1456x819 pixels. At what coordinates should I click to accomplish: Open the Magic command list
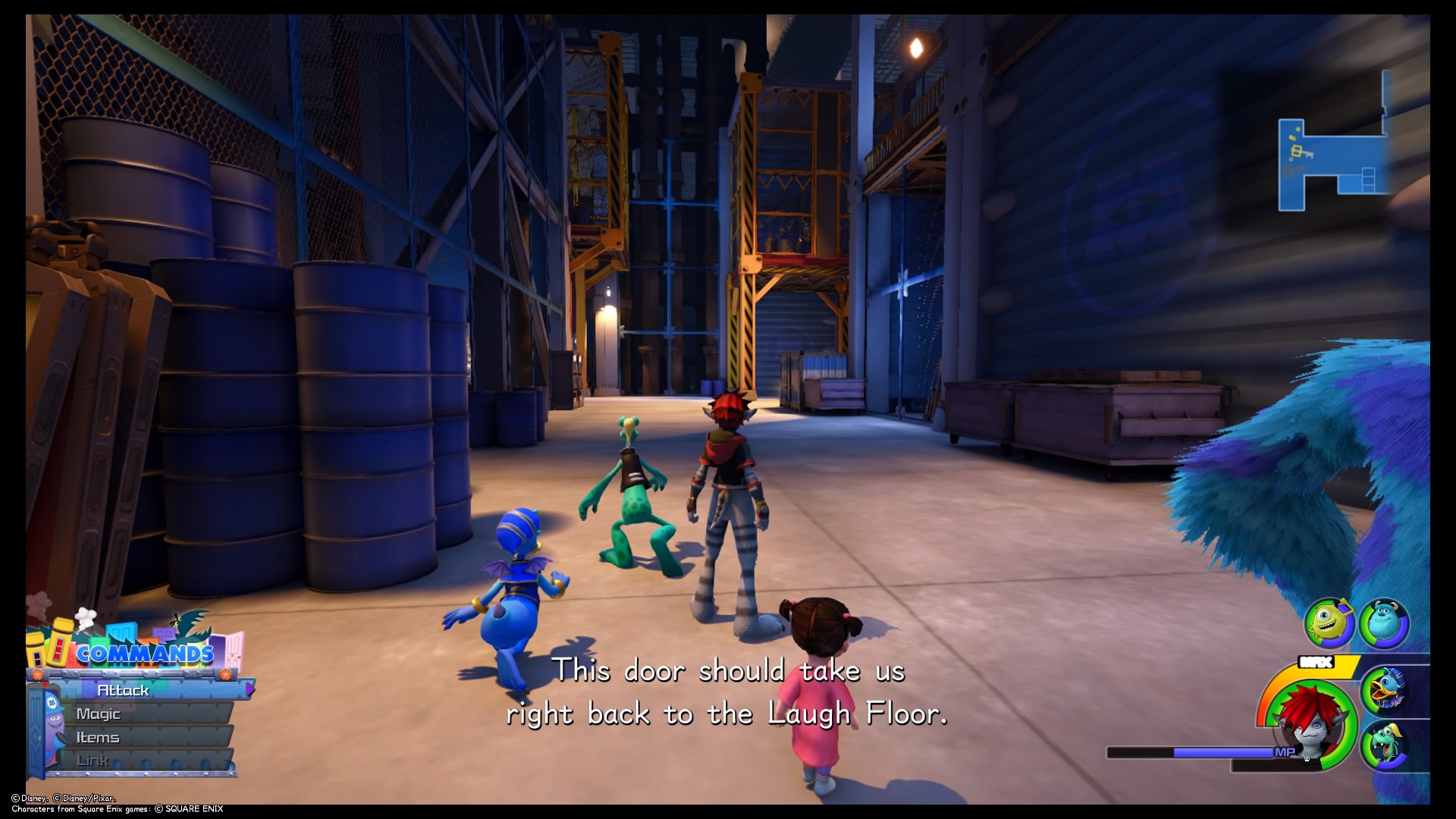[x=99, y=715]
